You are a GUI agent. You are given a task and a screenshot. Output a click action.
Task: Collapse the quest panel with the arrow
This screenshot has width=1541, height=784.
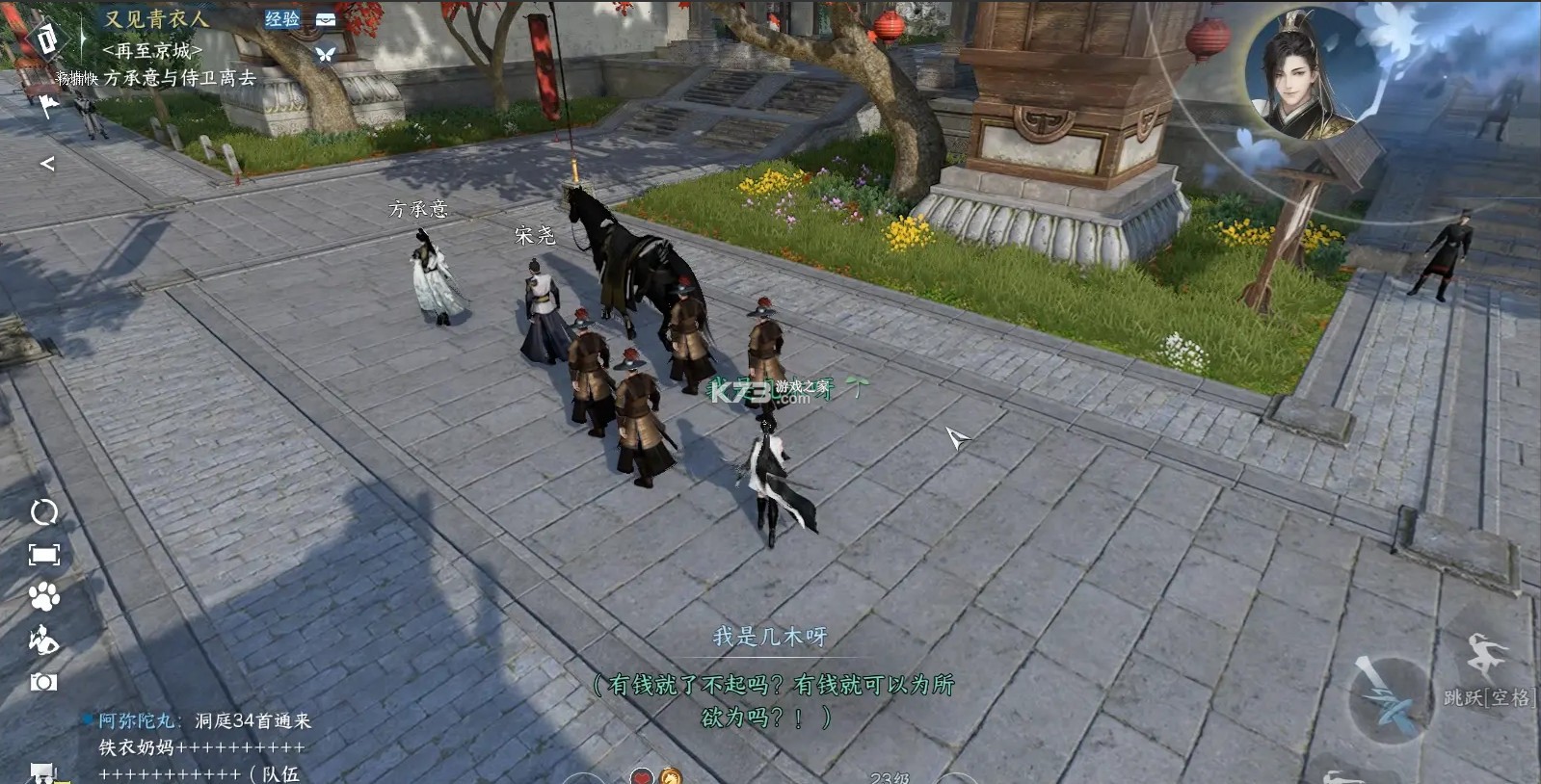coord(47,164)
